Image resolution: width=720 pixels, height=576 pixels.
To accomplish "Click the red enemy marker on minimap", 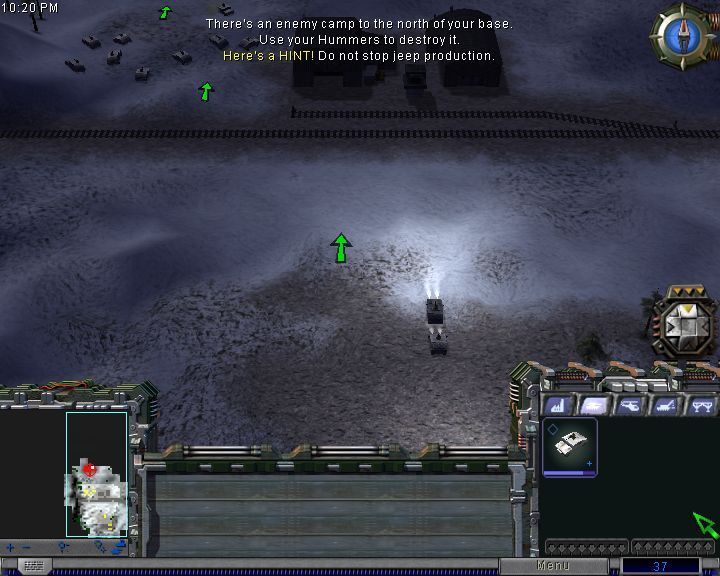I will (x=90, y=468).
